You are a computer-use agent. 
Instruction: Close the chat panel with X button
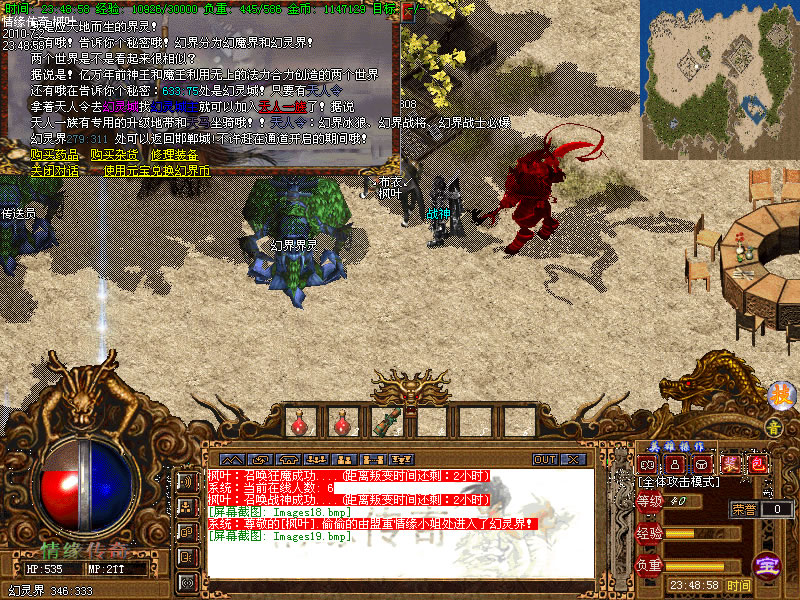[574, 459]
